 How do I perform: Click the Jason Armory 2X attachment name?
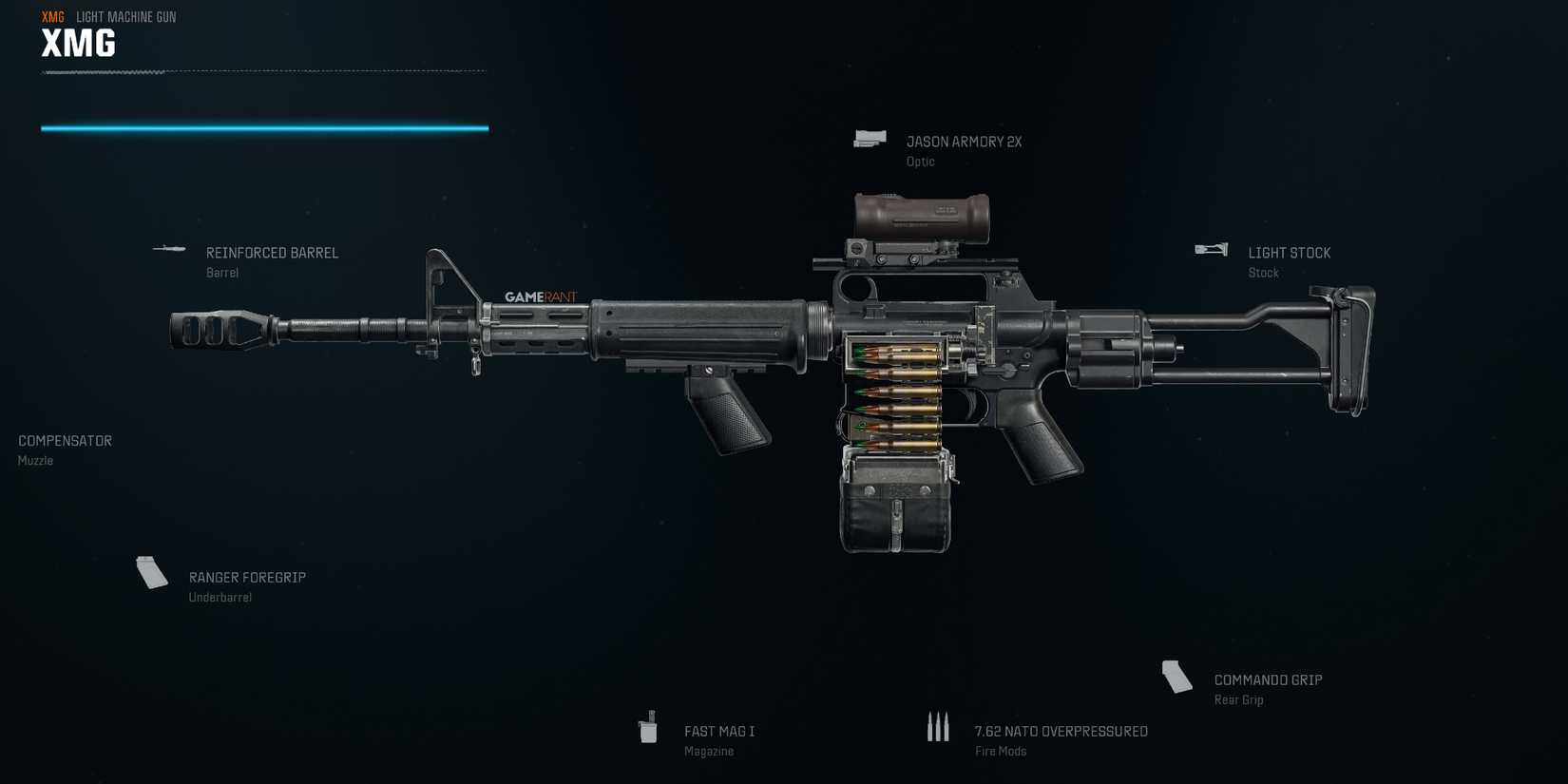coord(965,141)
